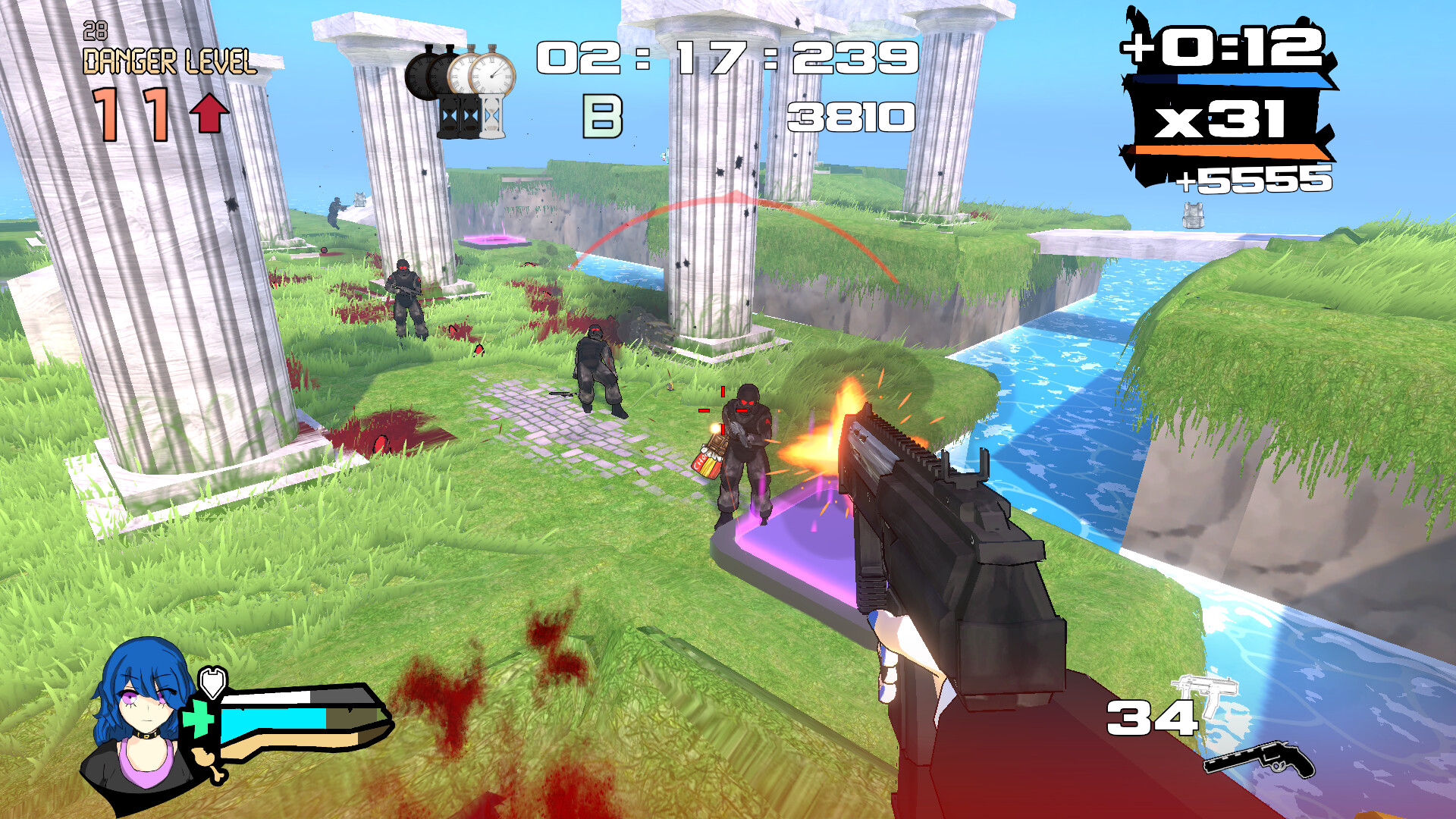Viewport: 1456px width, 819px height.
Task: Click the white heart icon above the health bar
Action: click(x=213, y=681)
